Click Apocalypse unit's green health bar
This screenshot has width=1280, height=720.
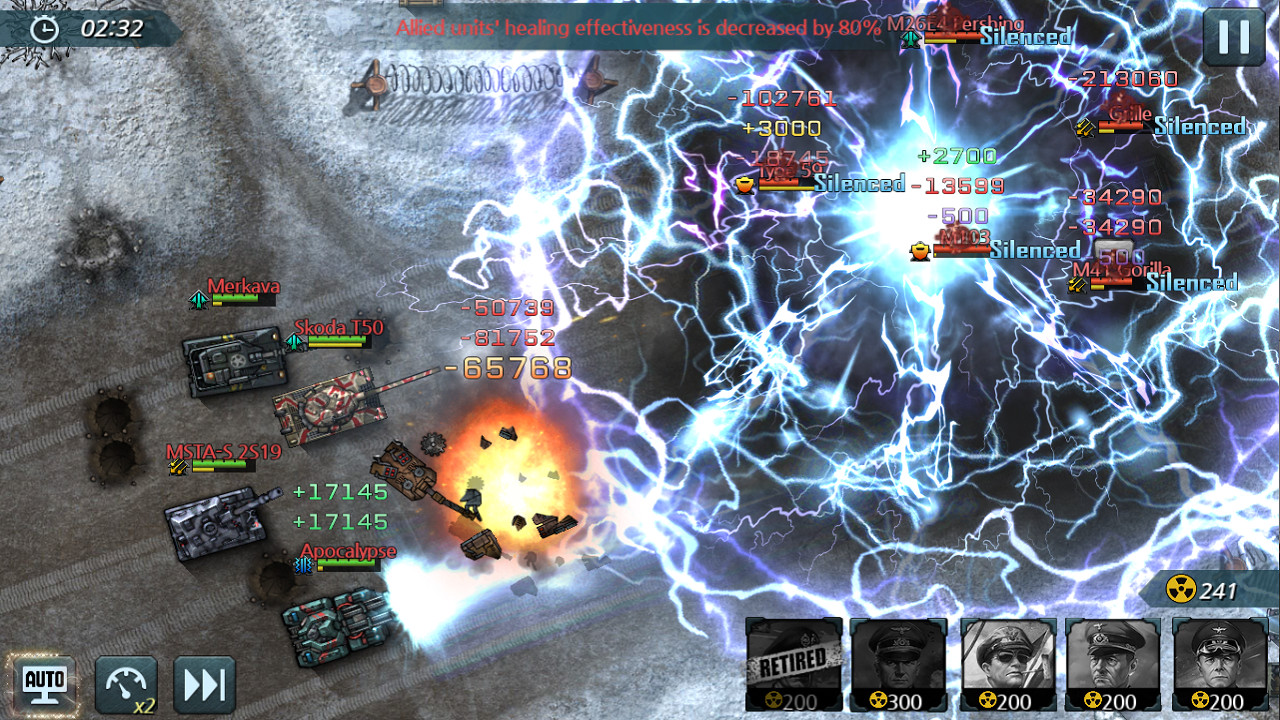(x=345, y=563)
